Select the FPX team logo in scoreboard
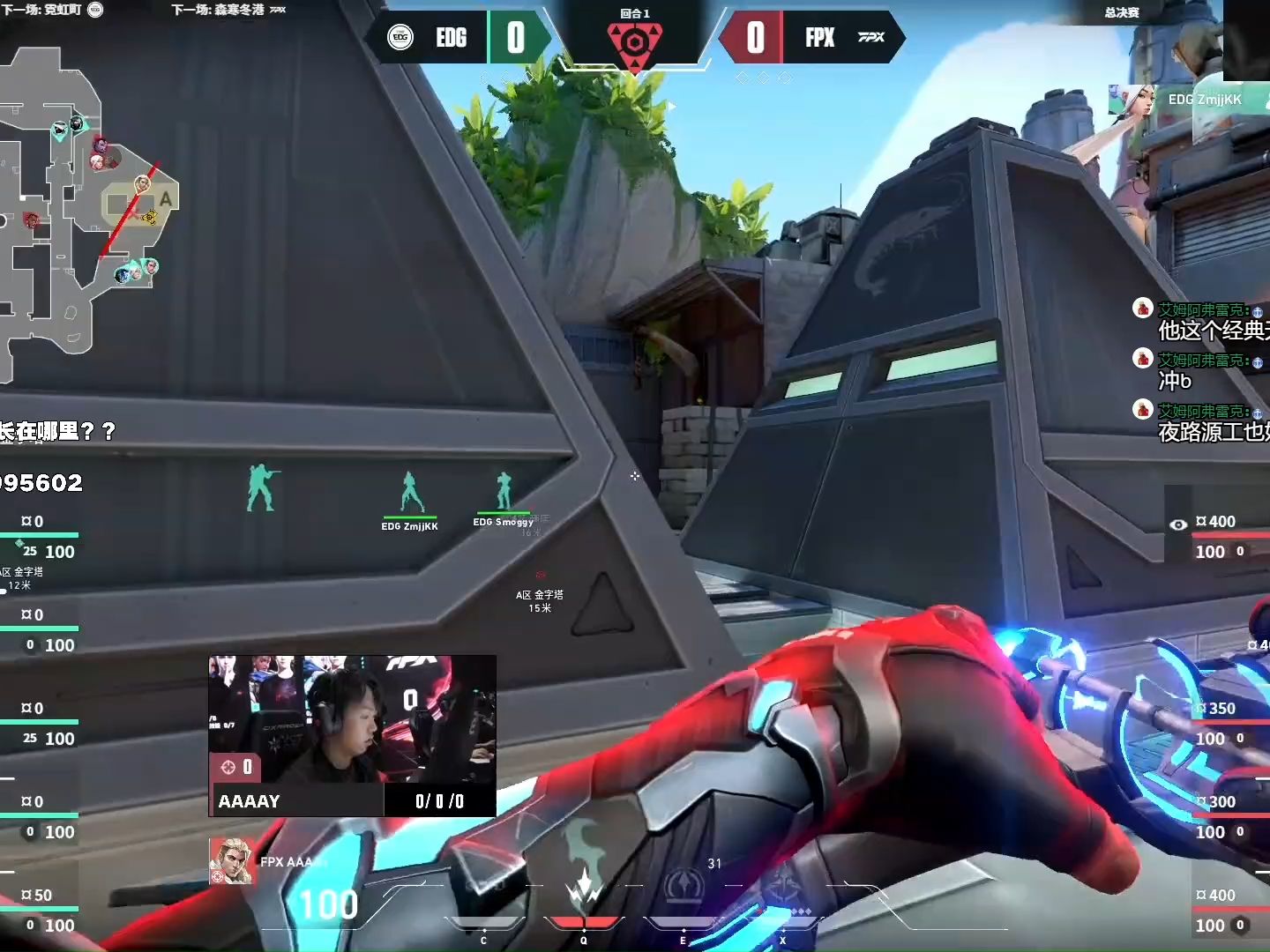 coord(870,37)
